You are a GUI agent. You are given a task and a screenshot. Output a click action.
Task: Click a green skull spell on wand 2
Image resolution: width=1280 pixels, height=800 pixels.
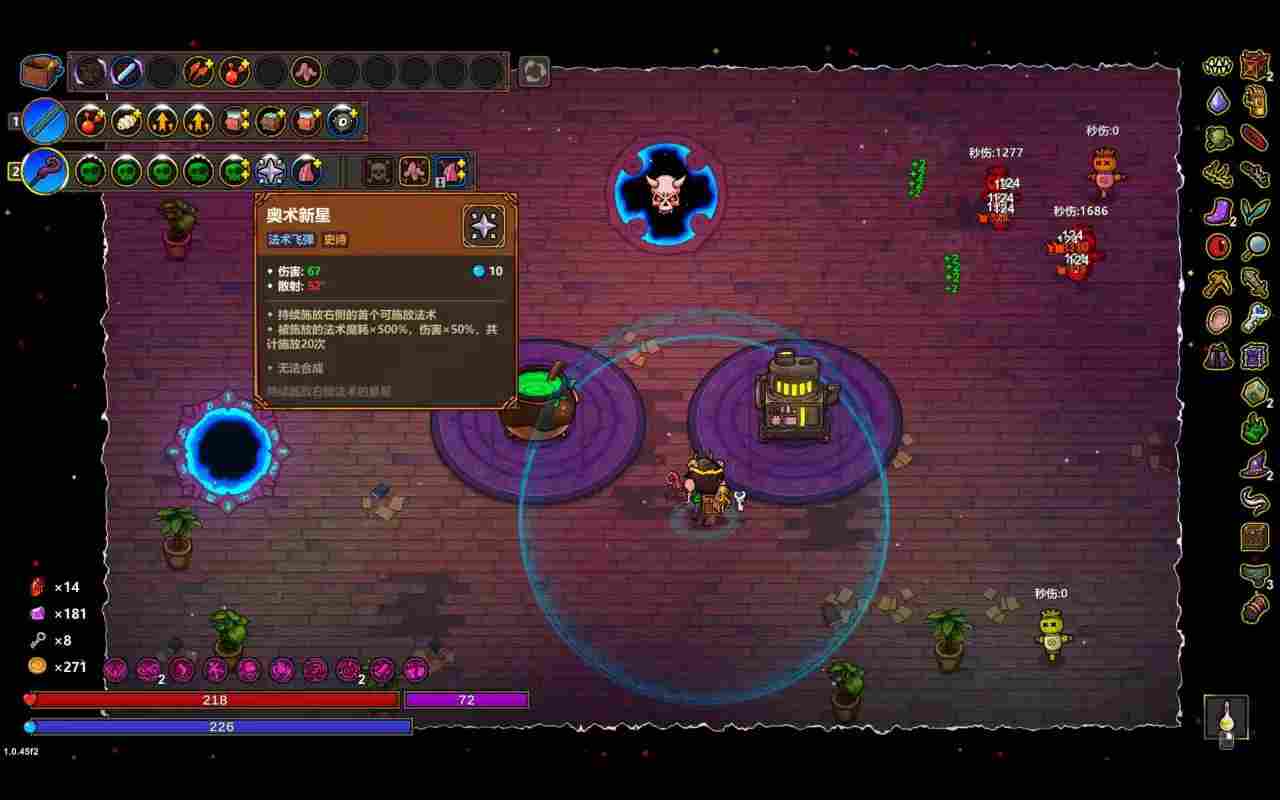pyautogui.click(x=126, y=170)
